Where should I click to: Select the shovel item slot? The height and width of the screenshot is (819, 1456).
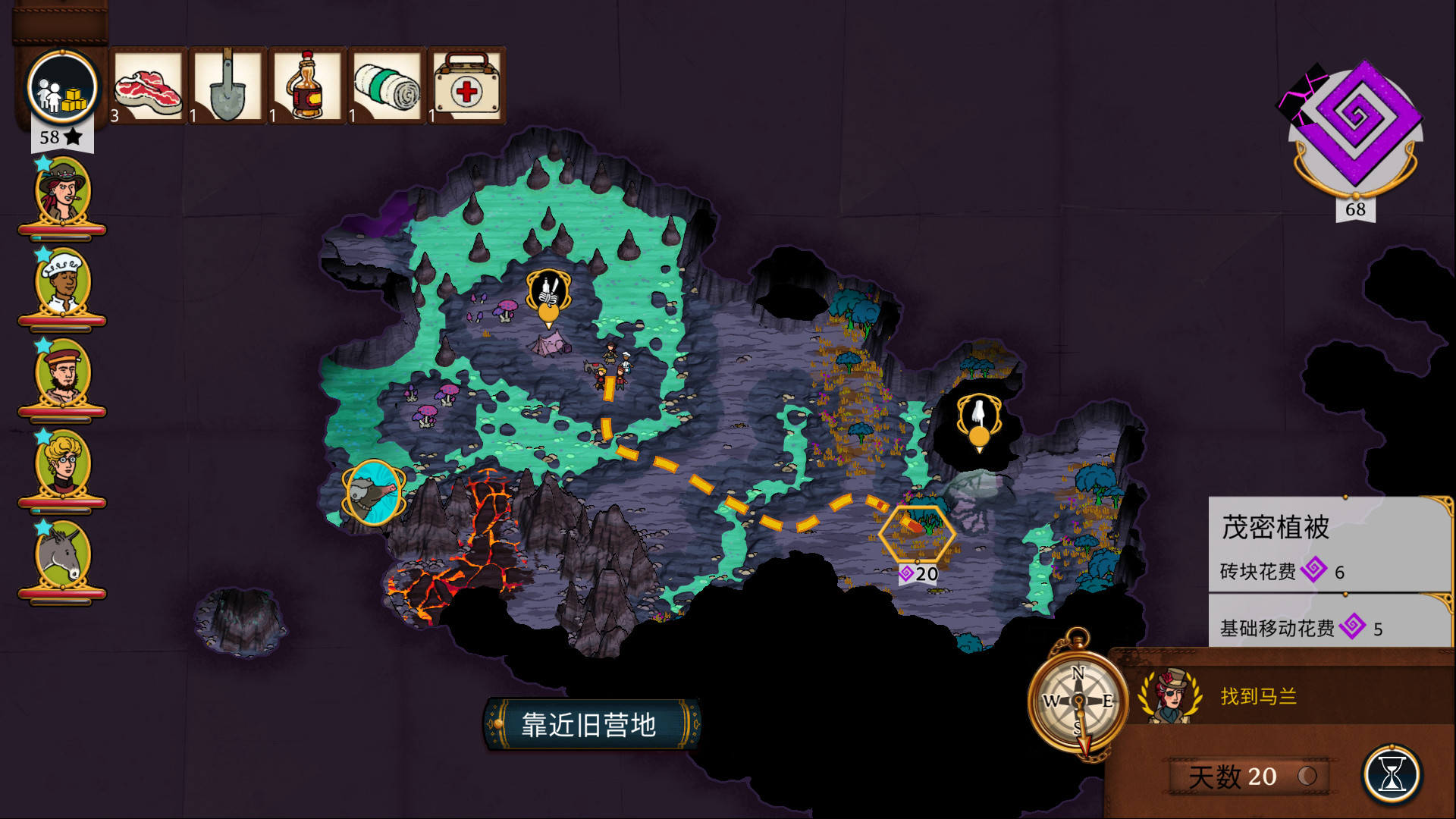click(x=227, y=85)
